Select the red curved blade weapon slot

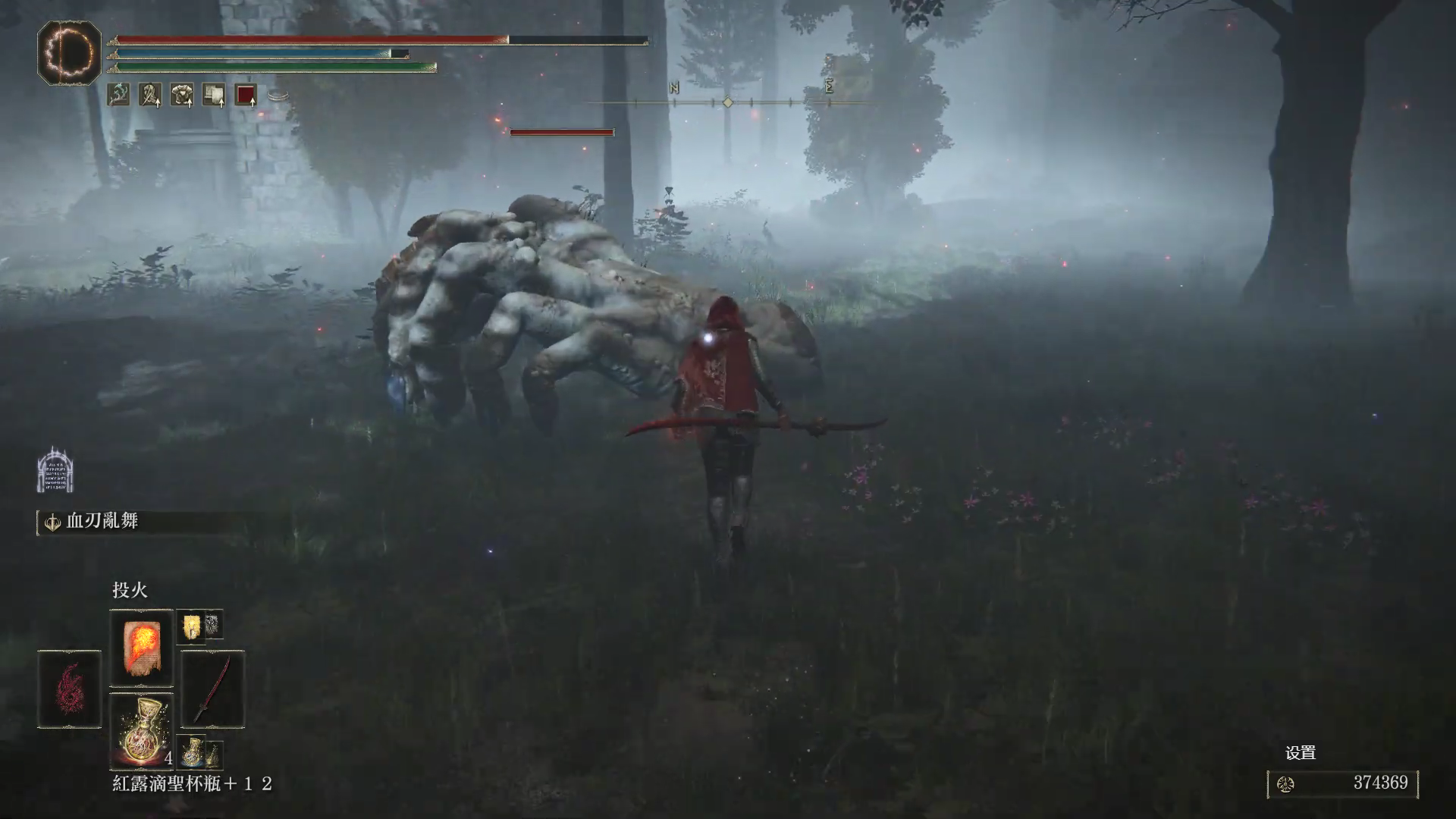click(213, 689)
